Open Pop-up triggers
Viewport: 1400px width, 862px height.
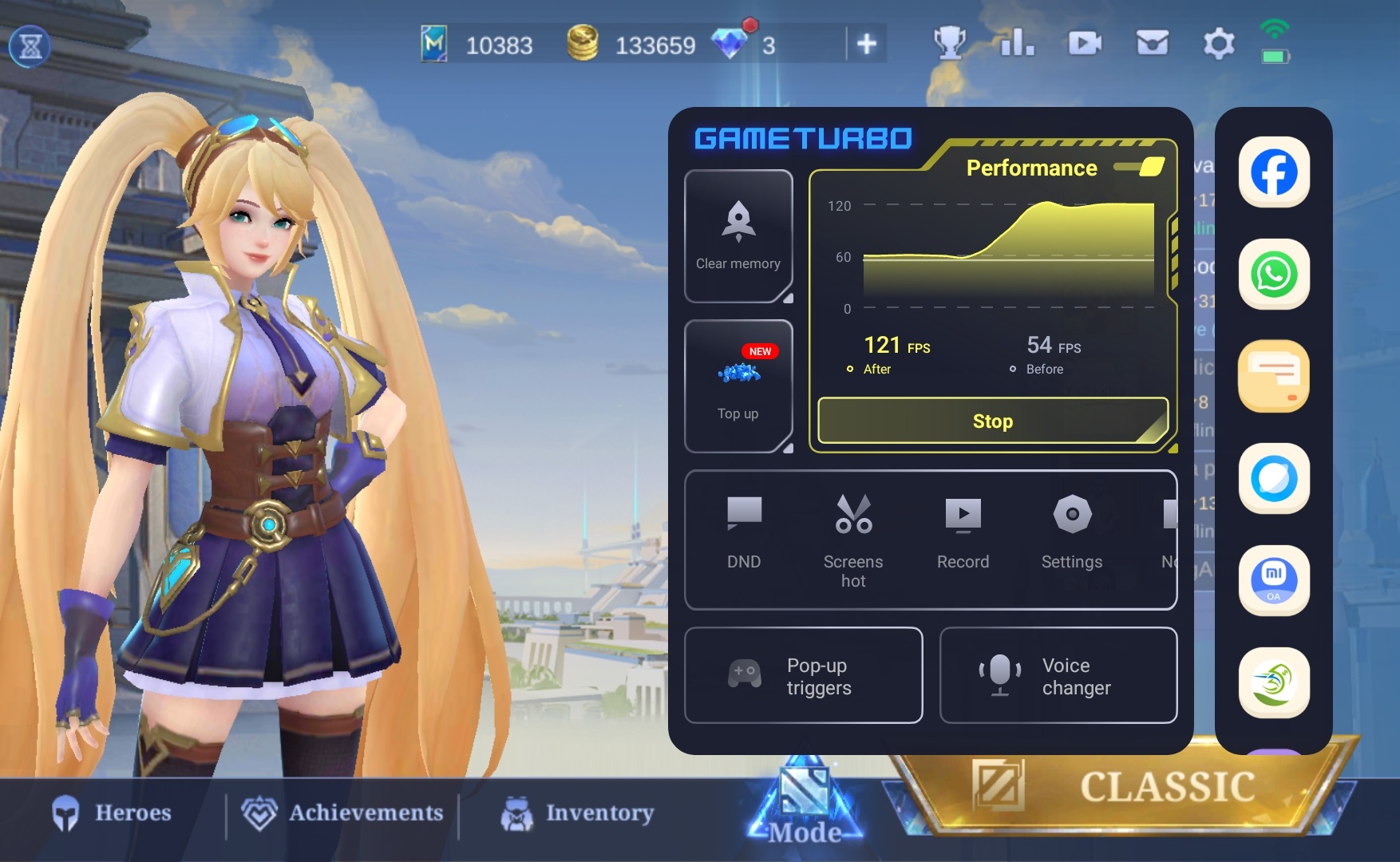coord(804,675)
